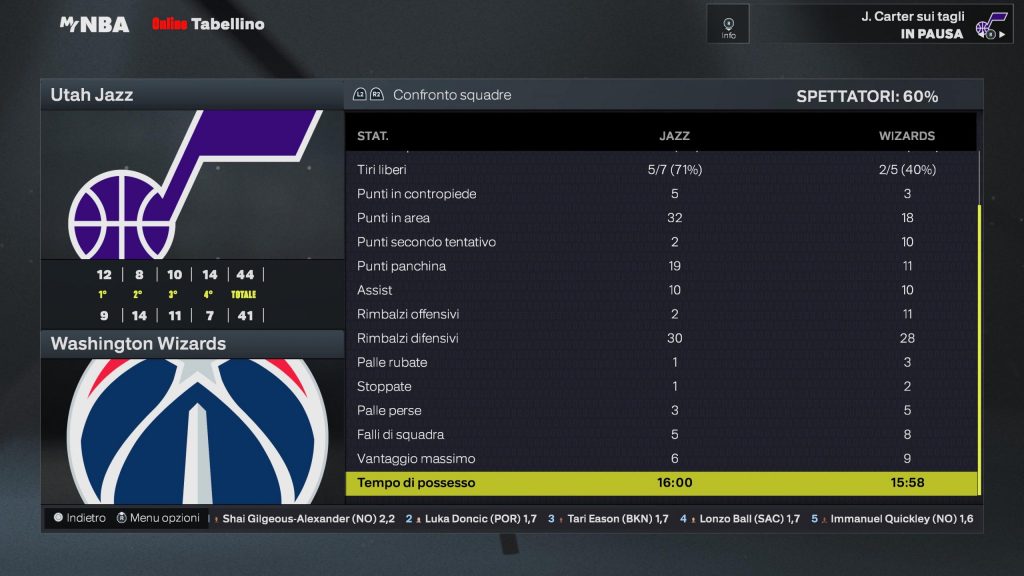Open the Info button in the top bar

click(x=728, y=24)
